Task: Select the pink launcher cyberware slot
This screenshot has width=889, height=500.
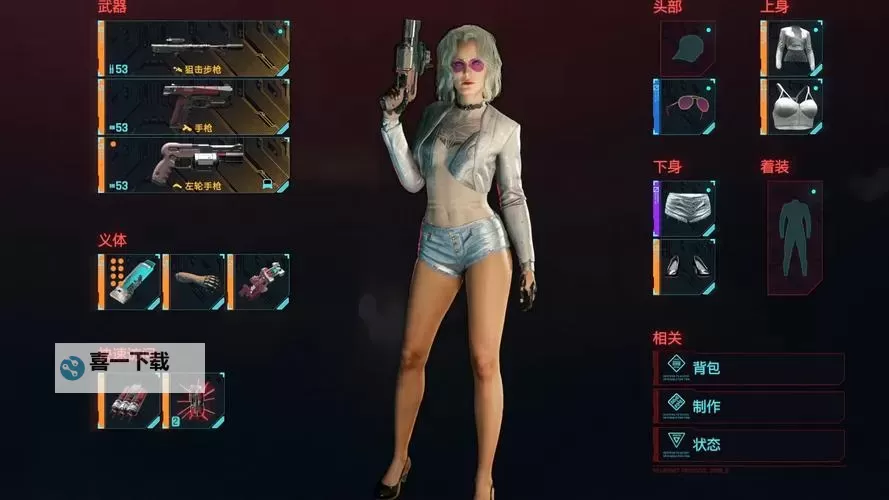Action: (259, 281)
